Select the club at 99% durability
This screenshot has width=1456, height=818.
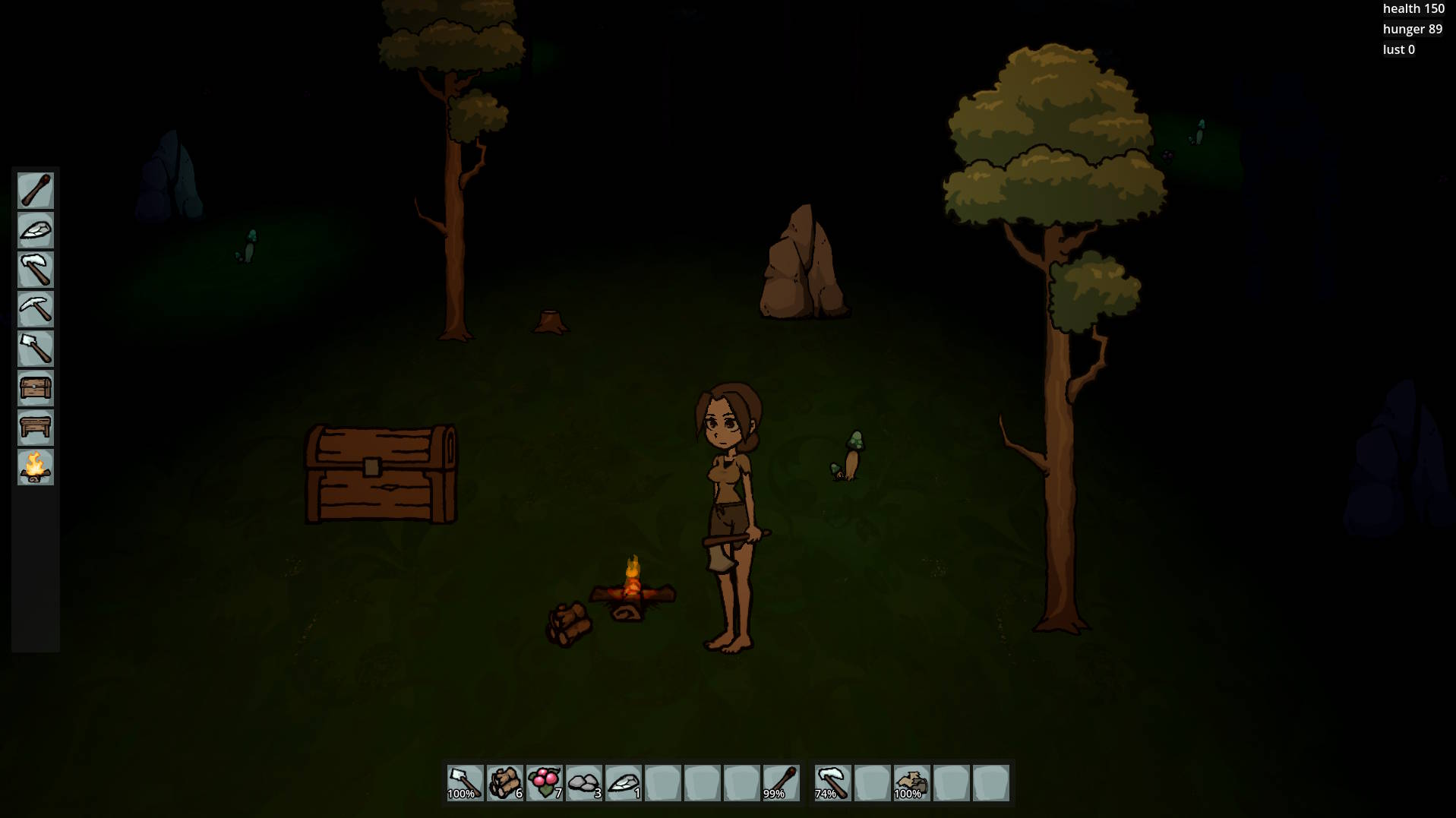click(x=781, y=783)
